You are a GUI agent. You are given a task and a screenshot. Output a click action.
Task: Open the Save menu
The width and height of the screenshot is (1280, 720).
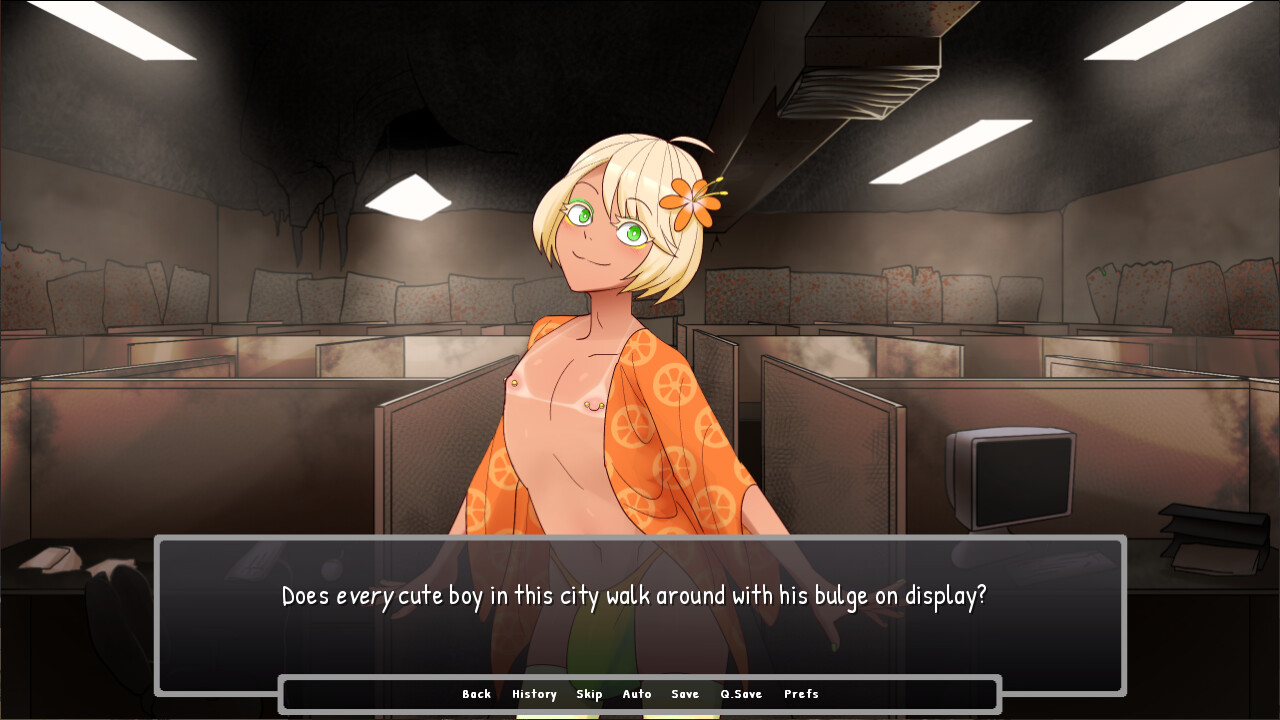[685, 694]
